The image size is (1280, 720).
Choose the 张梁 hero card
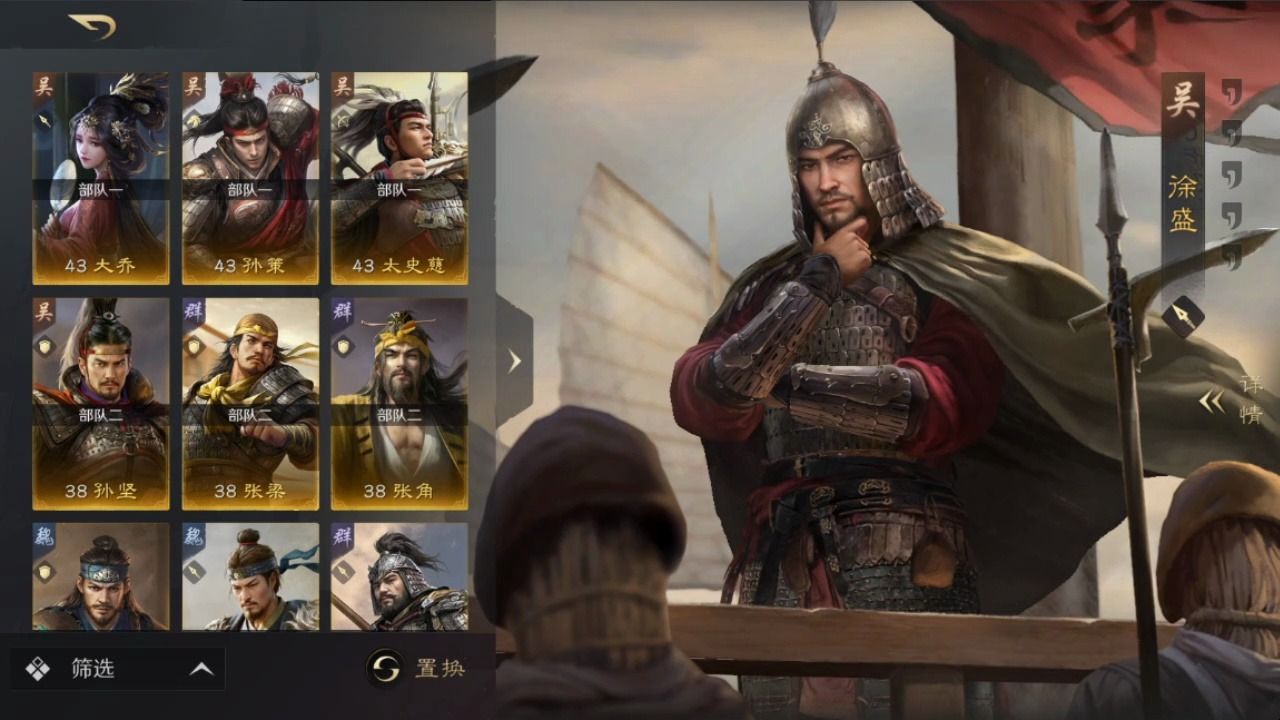click(250, 403)
